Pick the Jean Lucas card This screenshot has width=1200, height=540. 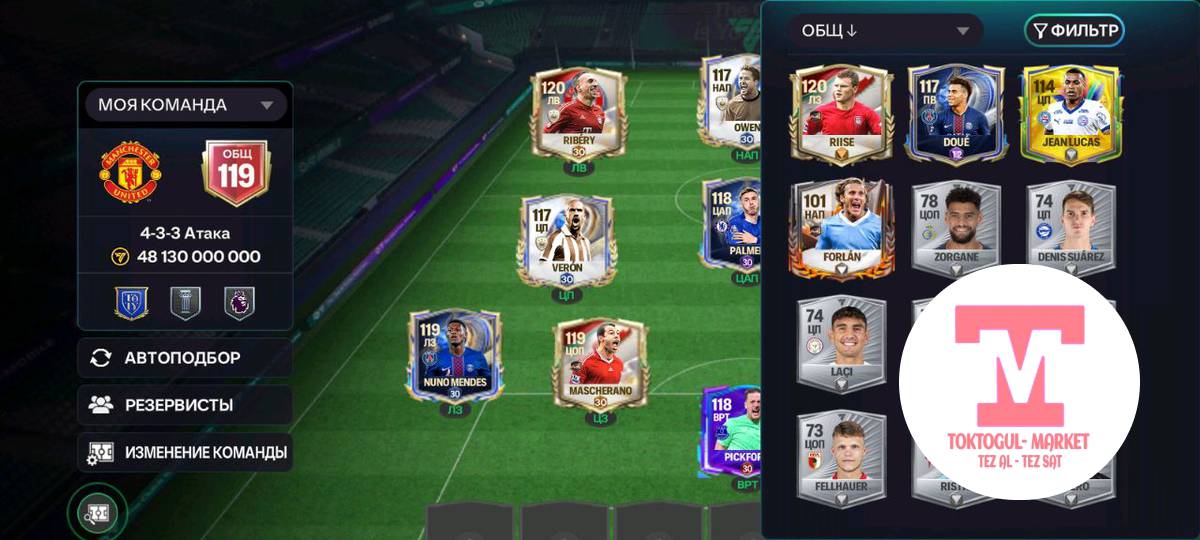click(x=1071, y=112)
